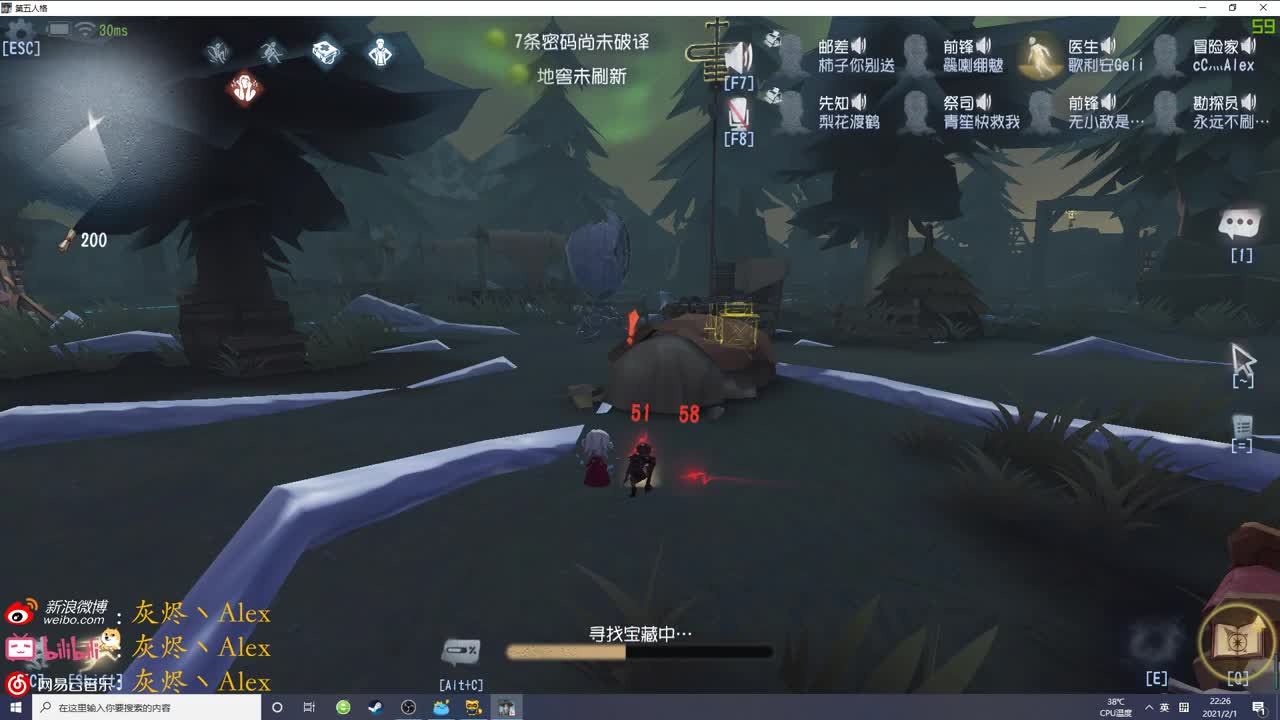Click the glowing red hunter howl icon
1280x720 pixels.
coord(244,85)
